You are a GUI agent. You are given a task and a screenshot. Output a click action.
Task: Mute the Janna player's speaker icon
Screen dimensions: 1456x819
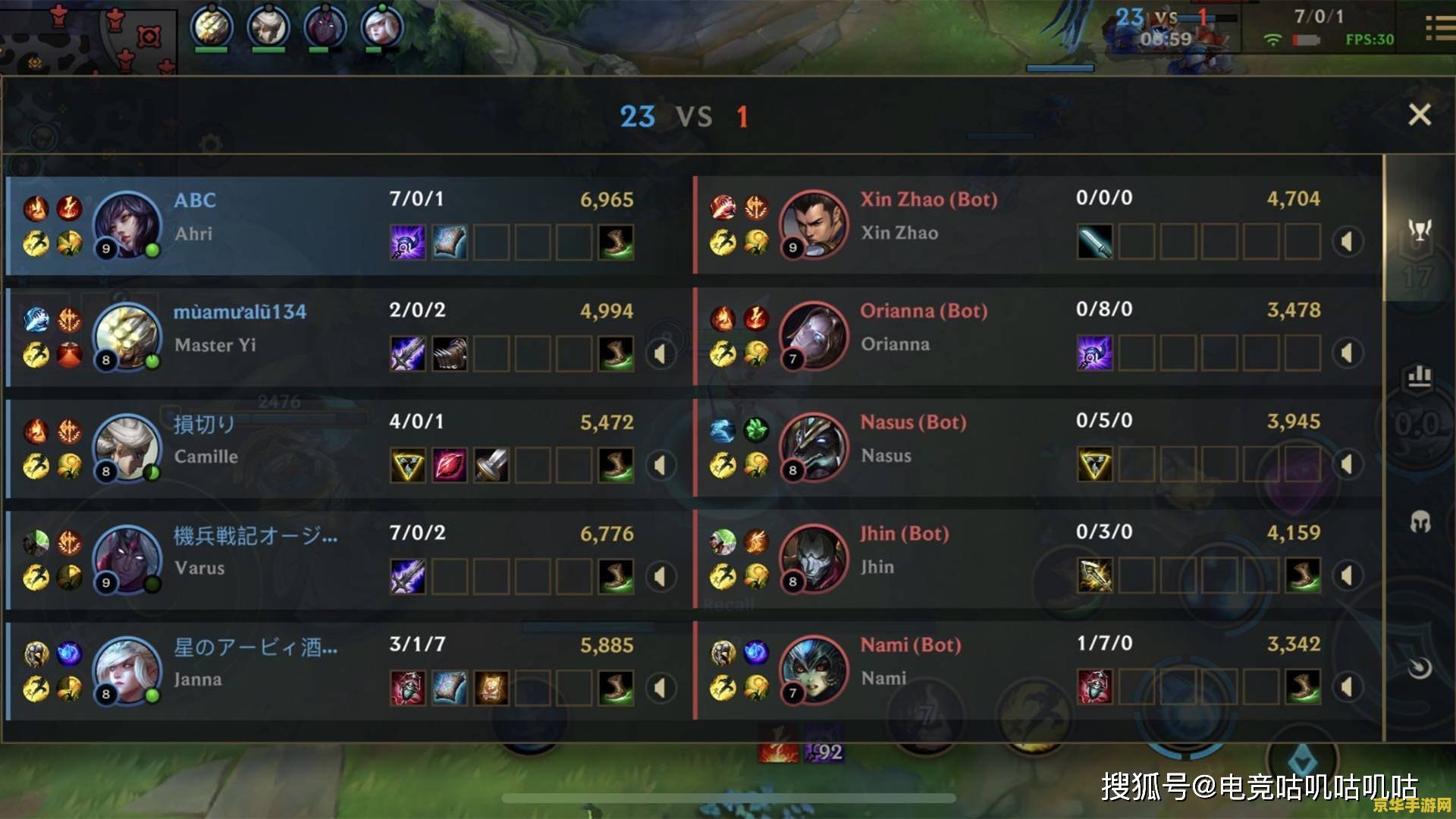[661, 688]
